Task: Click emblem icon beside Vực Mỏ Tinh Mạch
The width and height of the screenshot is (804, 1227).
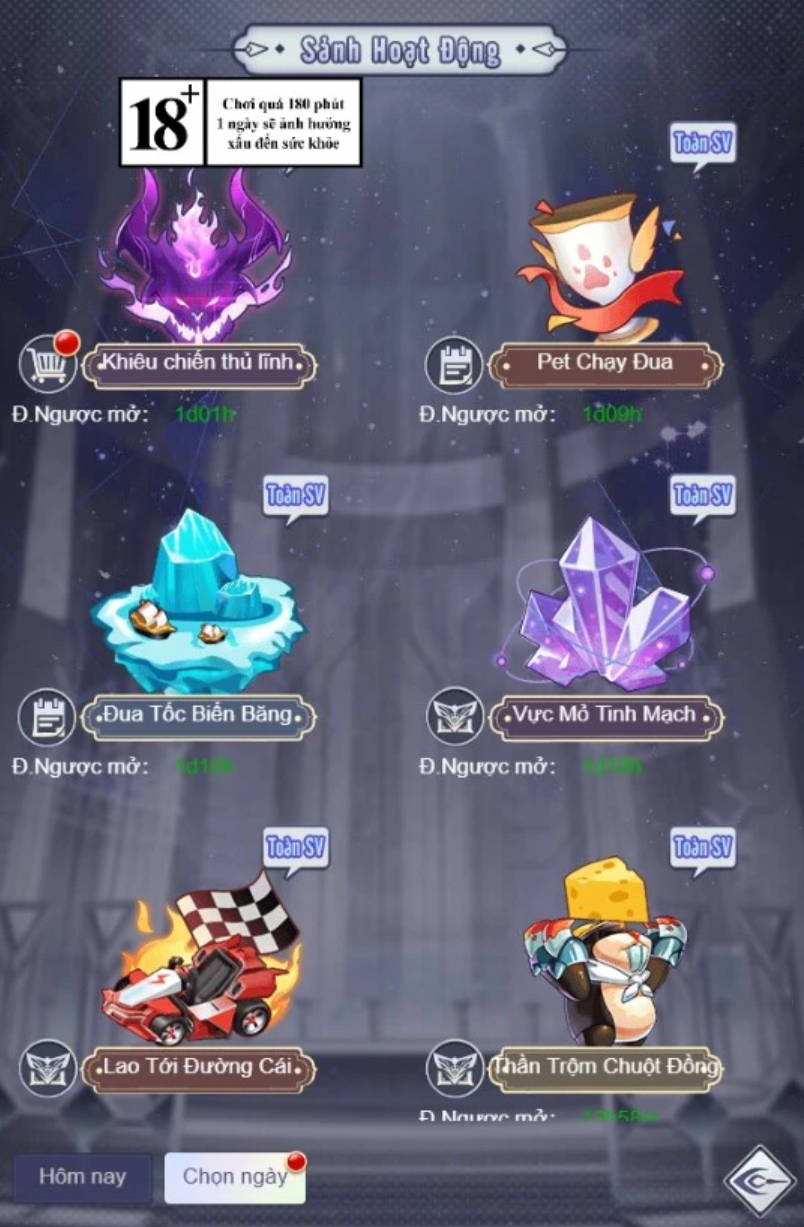Action: (454, 716)
